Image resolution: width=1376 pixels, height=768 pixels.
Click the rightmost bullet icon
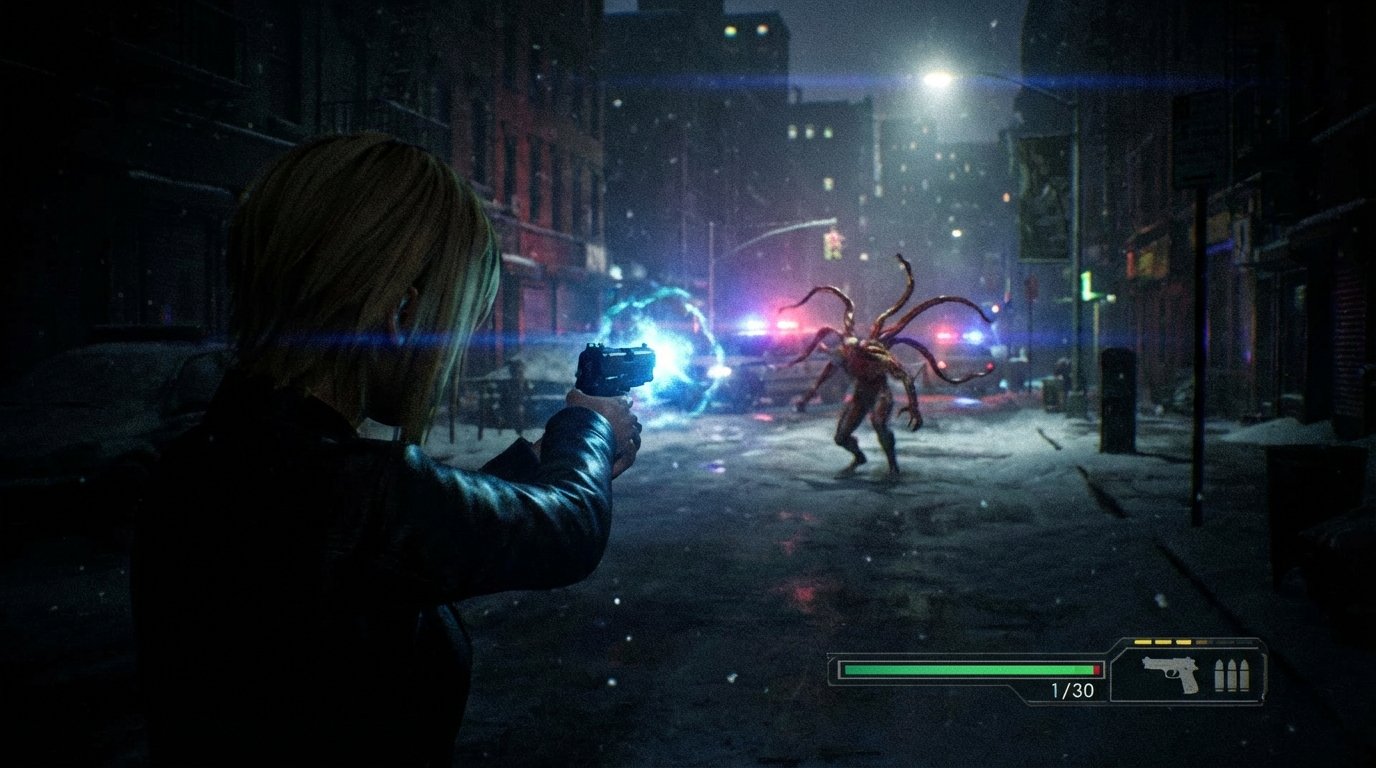coord(1245,675)
